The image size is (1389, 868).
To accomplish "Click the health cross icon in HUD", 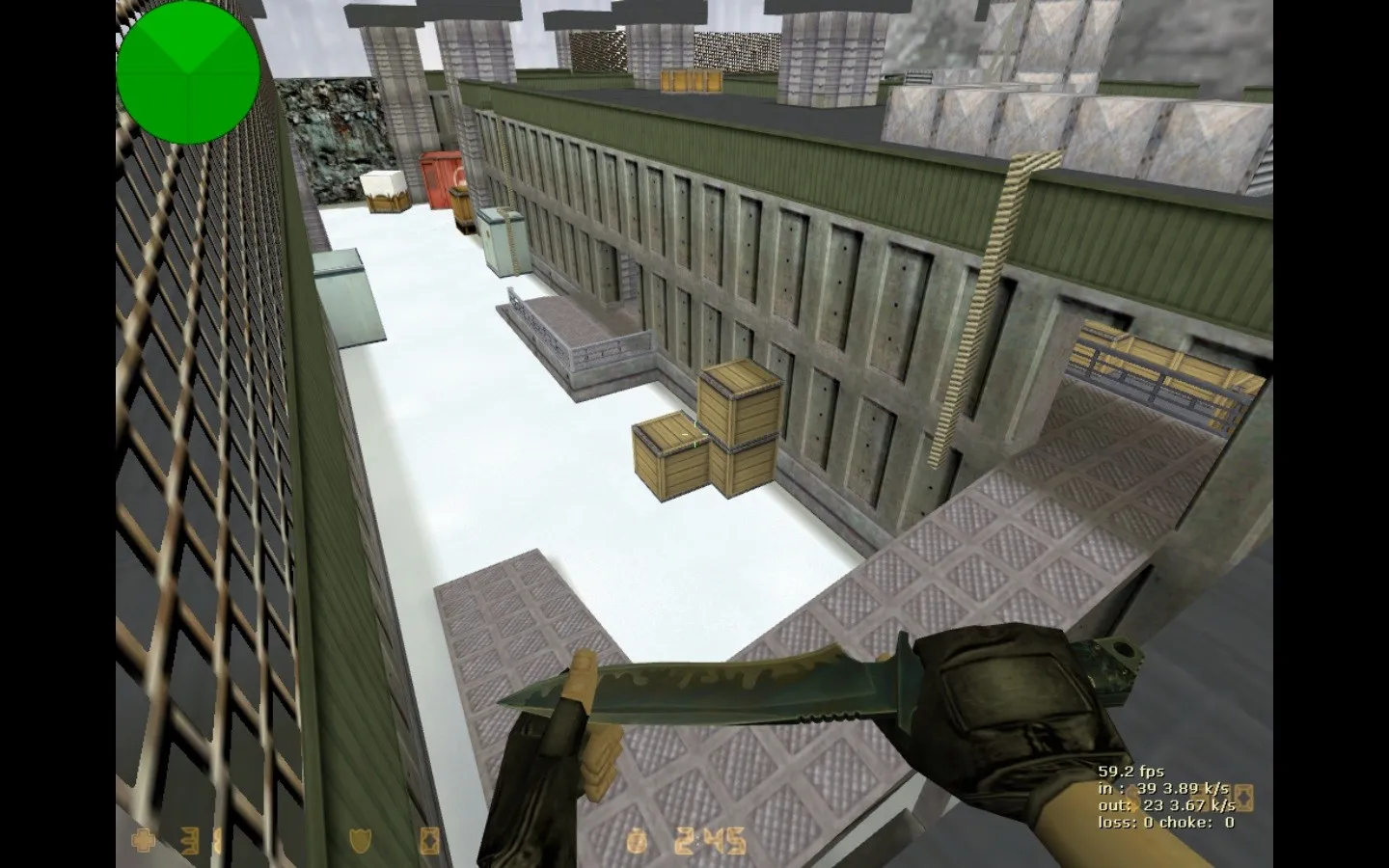I will tap(142, 841).
